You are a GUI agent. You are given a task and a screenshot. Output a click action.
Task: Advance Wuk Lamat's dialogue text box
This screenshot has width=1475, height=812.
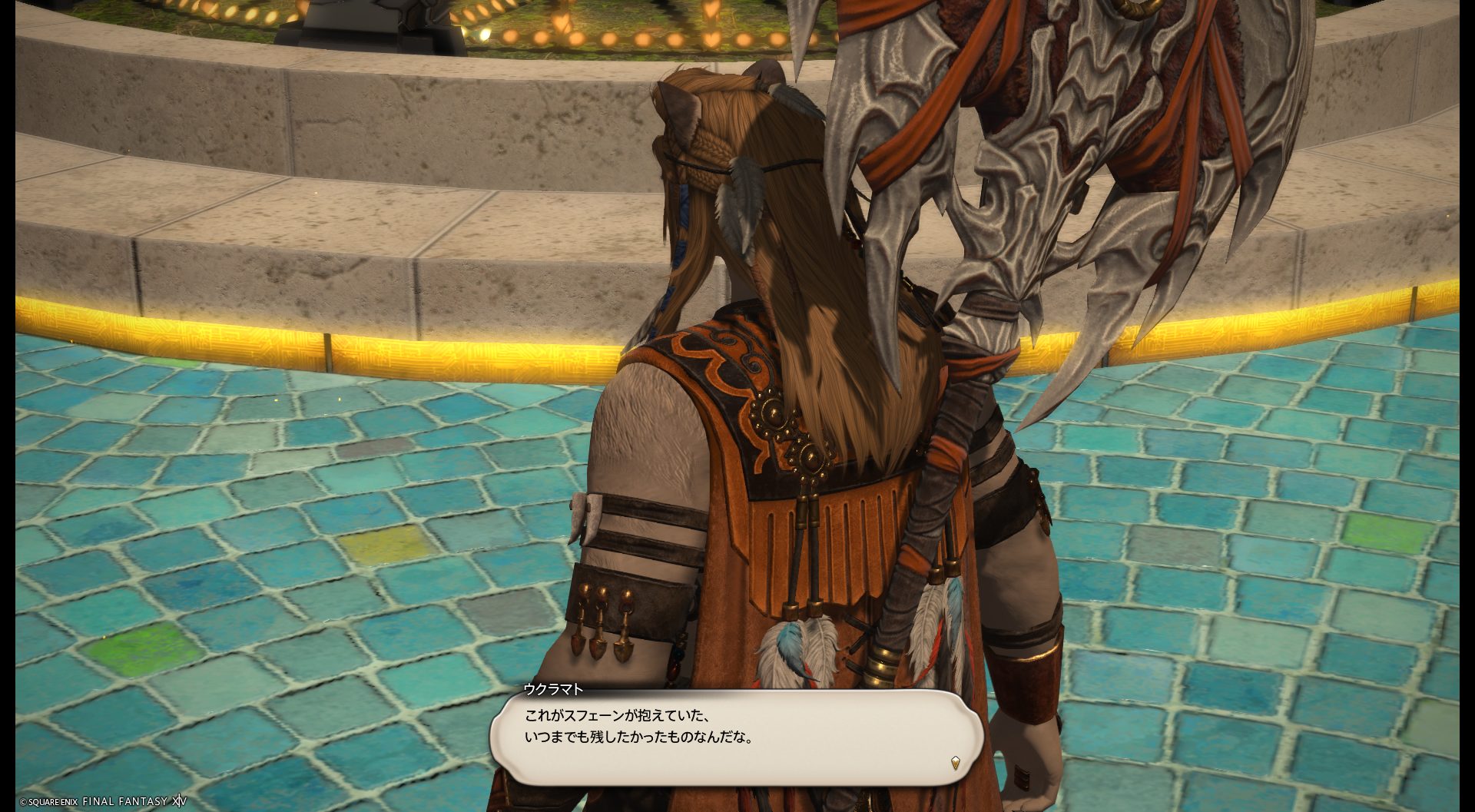pos(736,737)
